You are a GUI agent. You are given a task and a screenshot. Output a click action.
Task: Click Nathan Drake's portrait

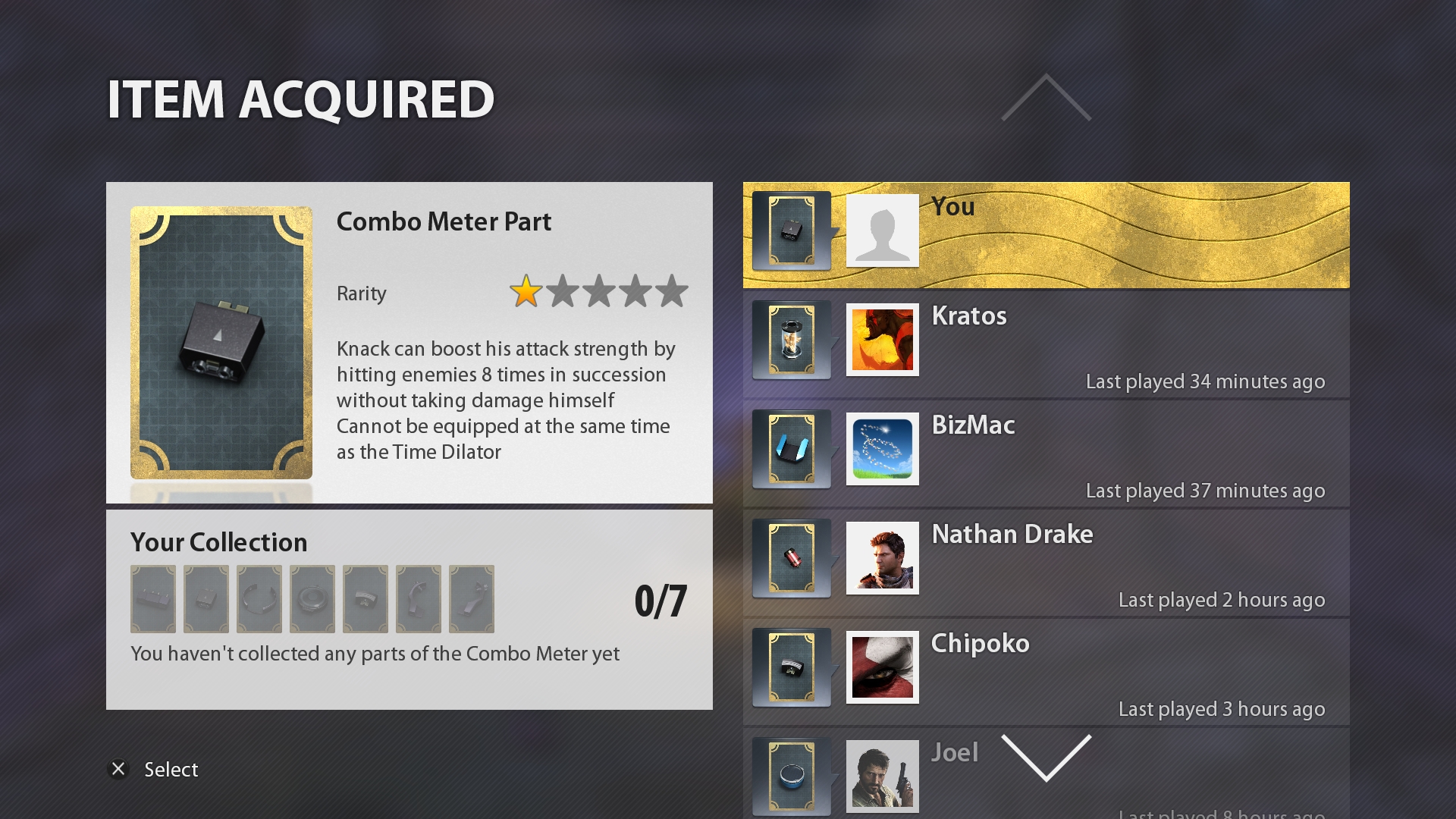coord(882,558)
